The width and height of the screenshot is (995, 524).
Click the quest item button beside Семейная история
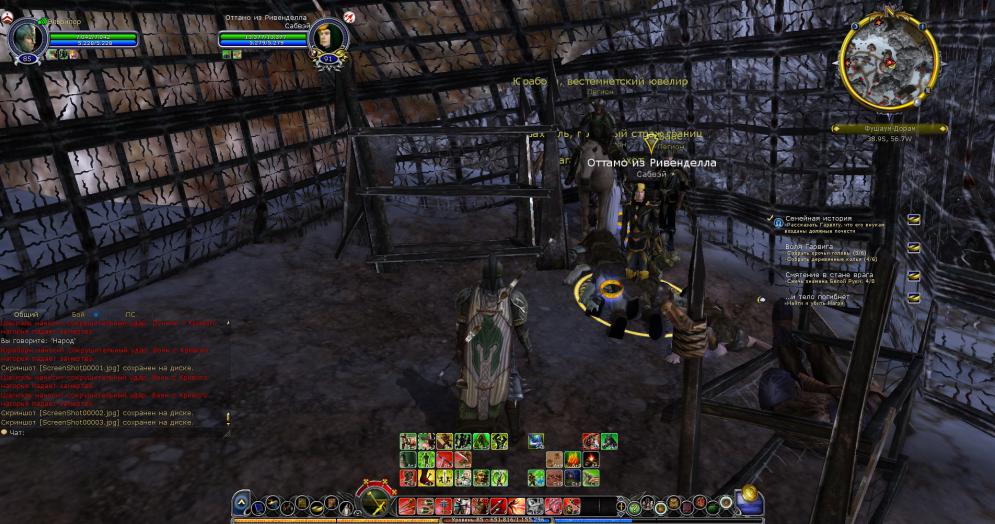click(x=913, y=219)
